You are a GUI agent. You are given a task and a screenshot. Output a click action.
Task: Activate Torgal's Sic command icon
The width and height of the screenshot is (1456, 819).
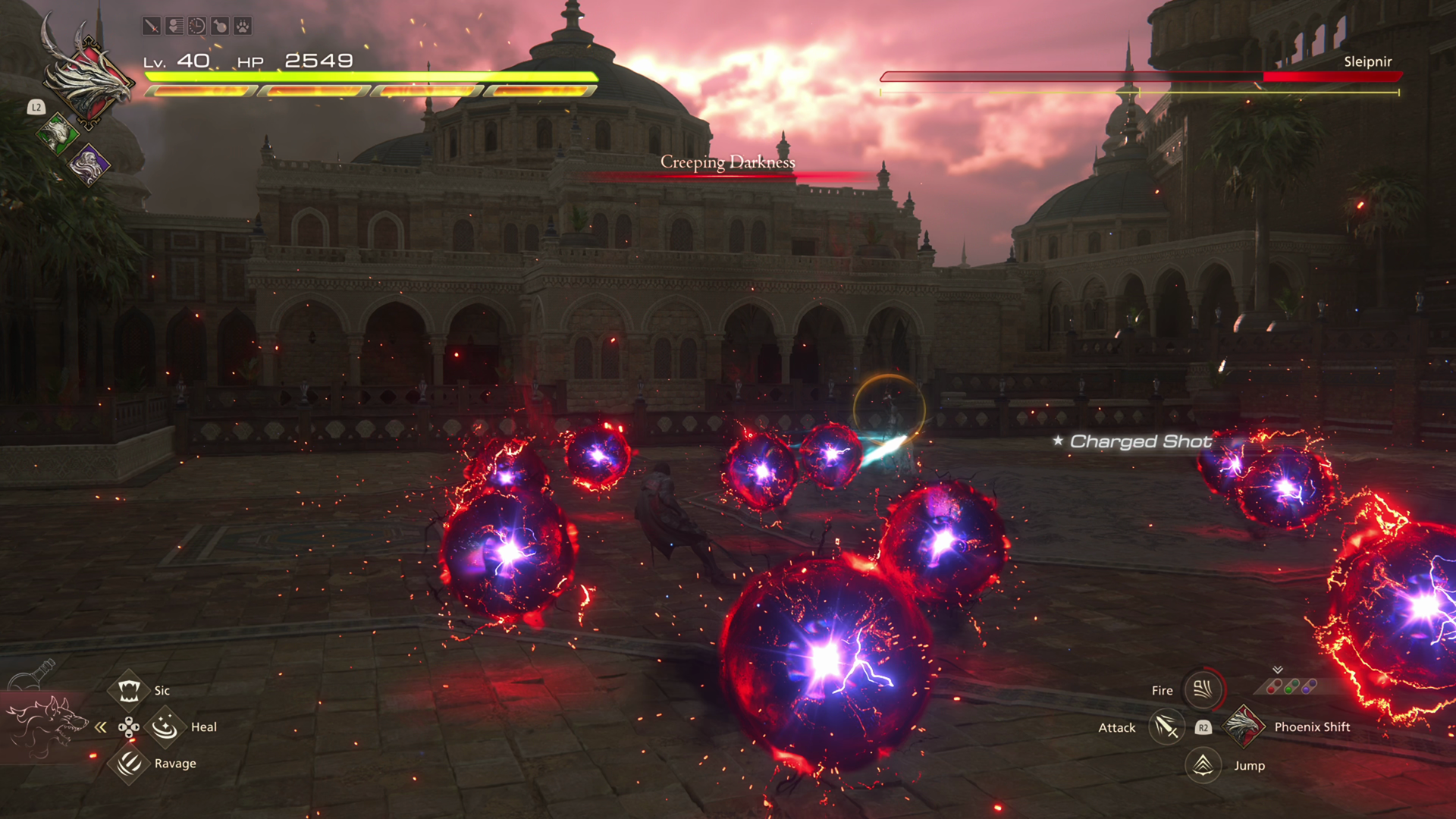pyautogui.click(x=128, y=690)
